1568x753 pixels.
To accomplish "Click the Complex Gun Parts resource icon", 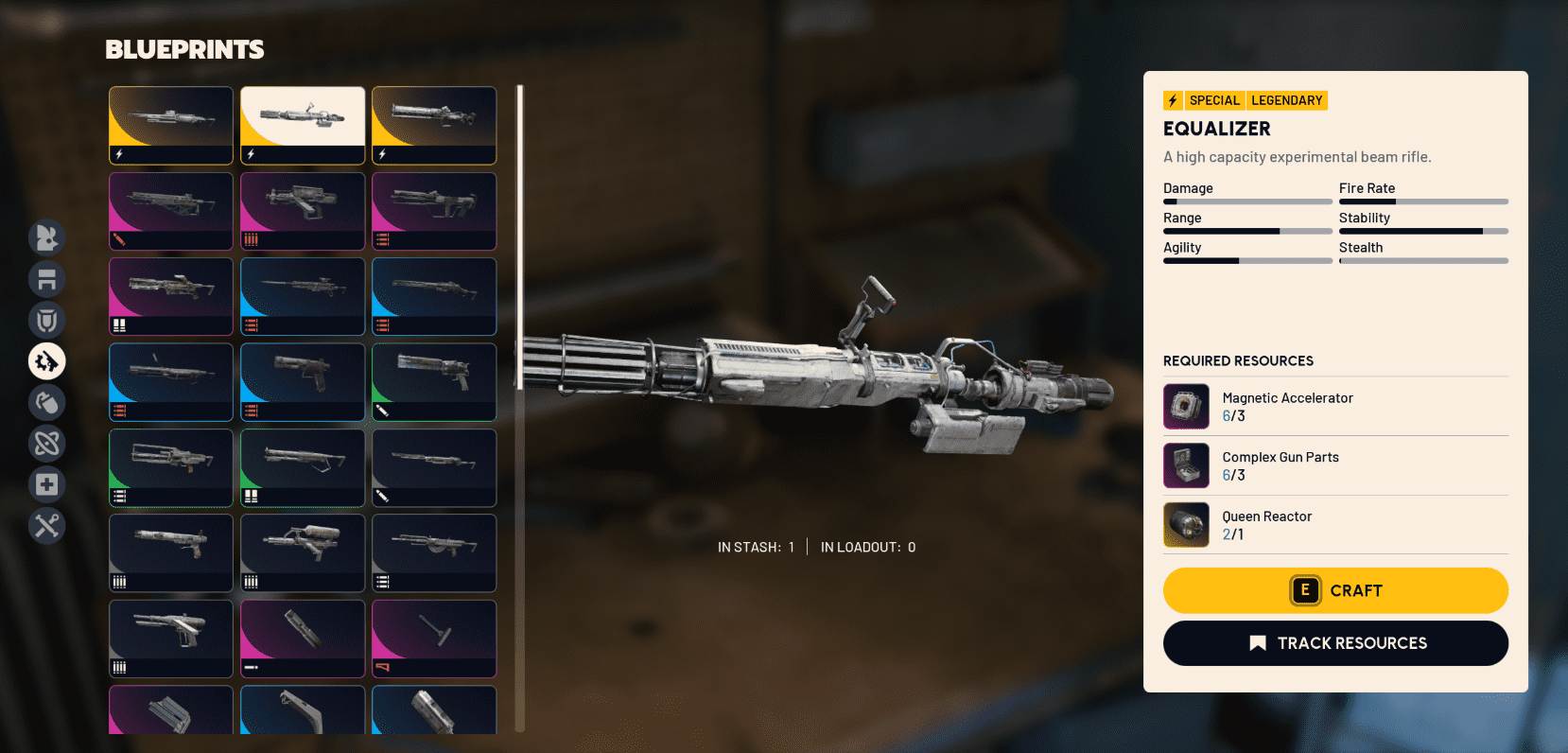I will point(1186,465).
